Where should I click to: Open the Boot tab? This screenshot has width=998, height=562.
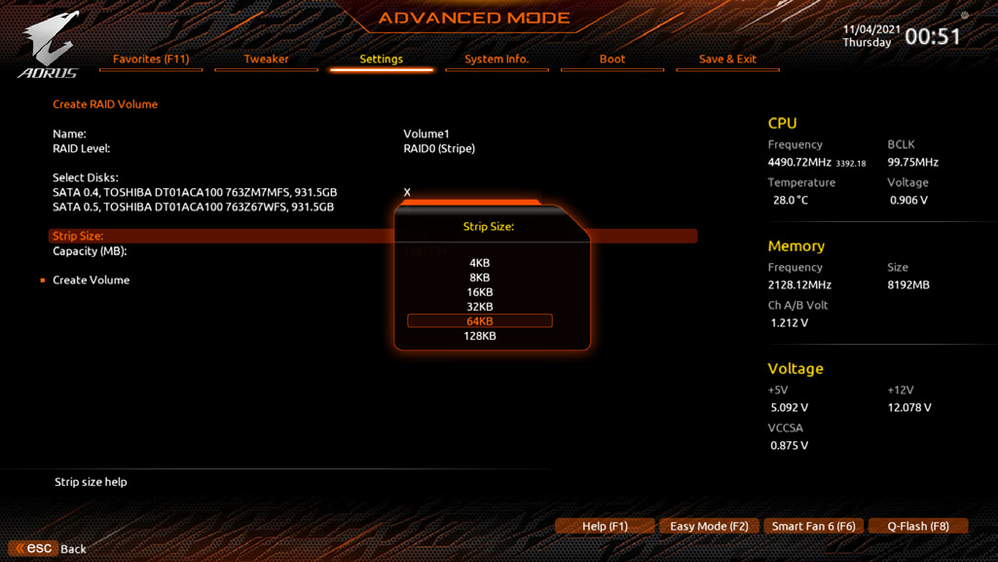coord(612,59)
